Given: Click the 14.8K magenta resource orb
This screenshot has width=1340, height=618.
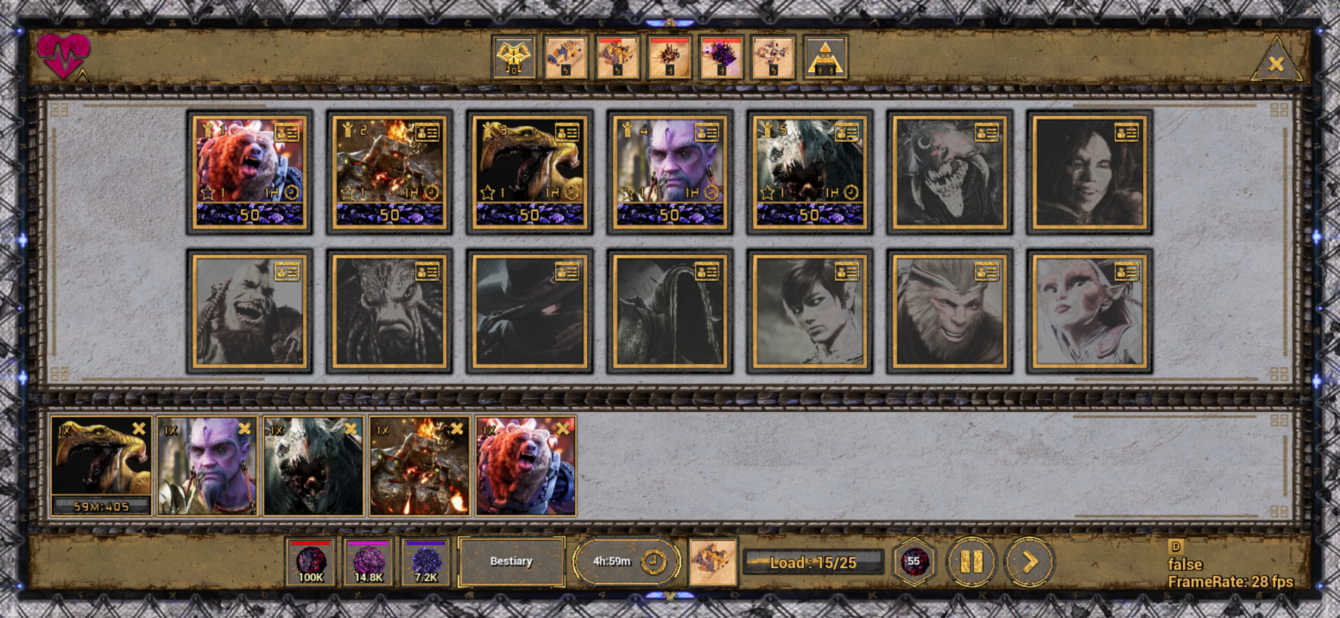Looking at the screenshot, I should (368, 562).
